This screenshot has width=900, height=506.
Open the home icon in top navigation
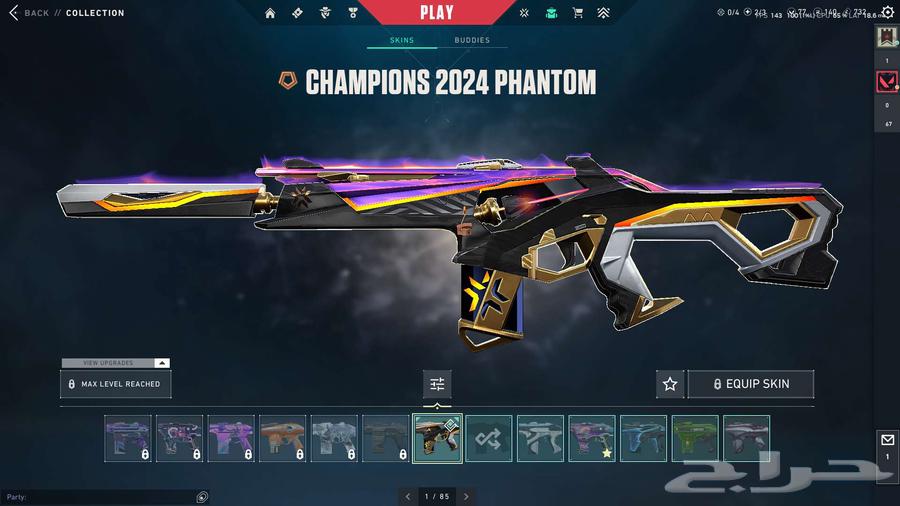(270, 13)
